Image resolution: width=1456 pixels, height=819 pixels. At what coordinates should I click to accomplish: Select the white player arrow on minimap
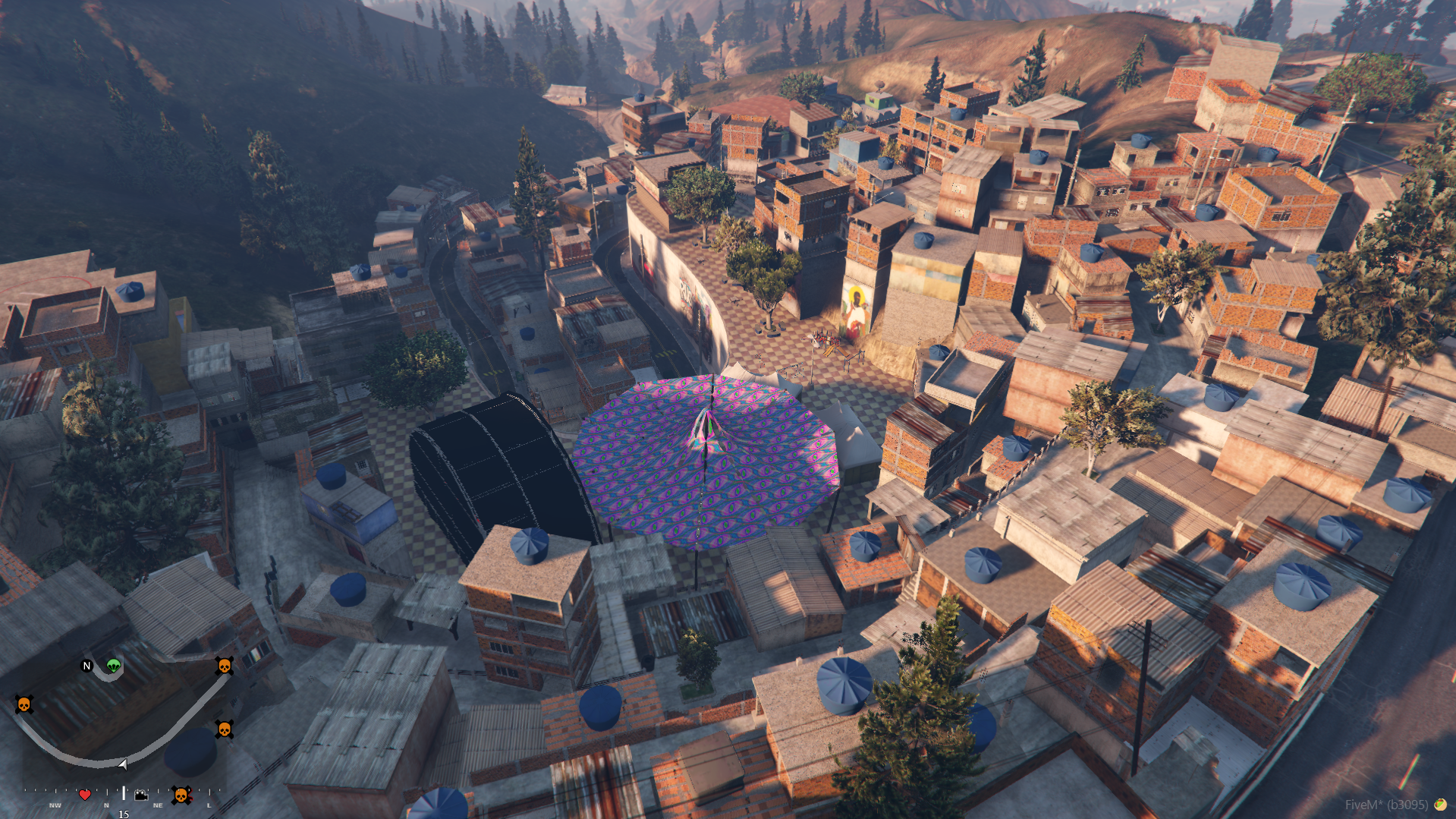tap(123, 764)
